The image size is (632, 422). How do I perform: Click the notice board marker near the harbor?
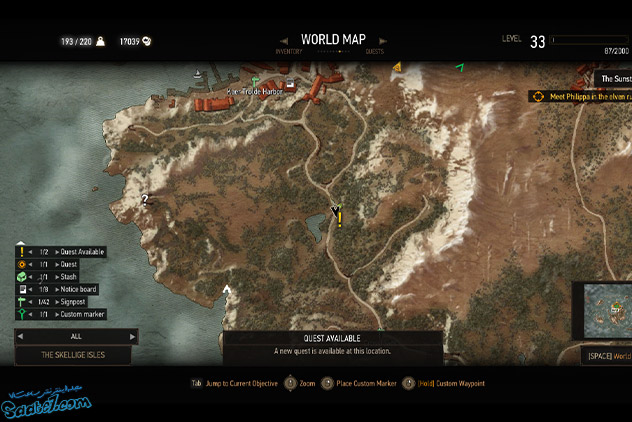(290, 85)
